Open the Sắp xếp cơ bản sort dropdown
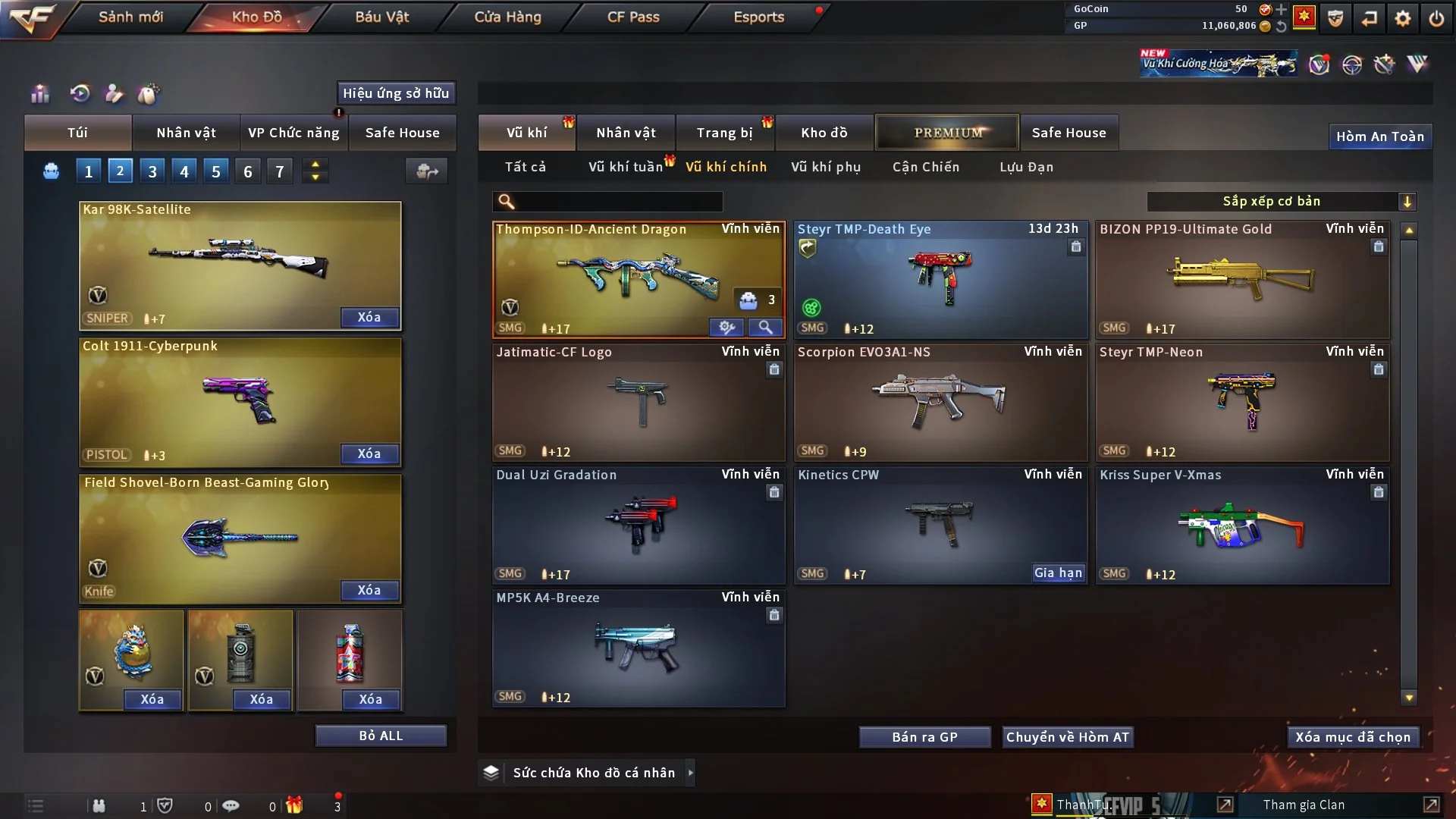This screenshot has height=819, width=1456. (x=1281, y=201)
